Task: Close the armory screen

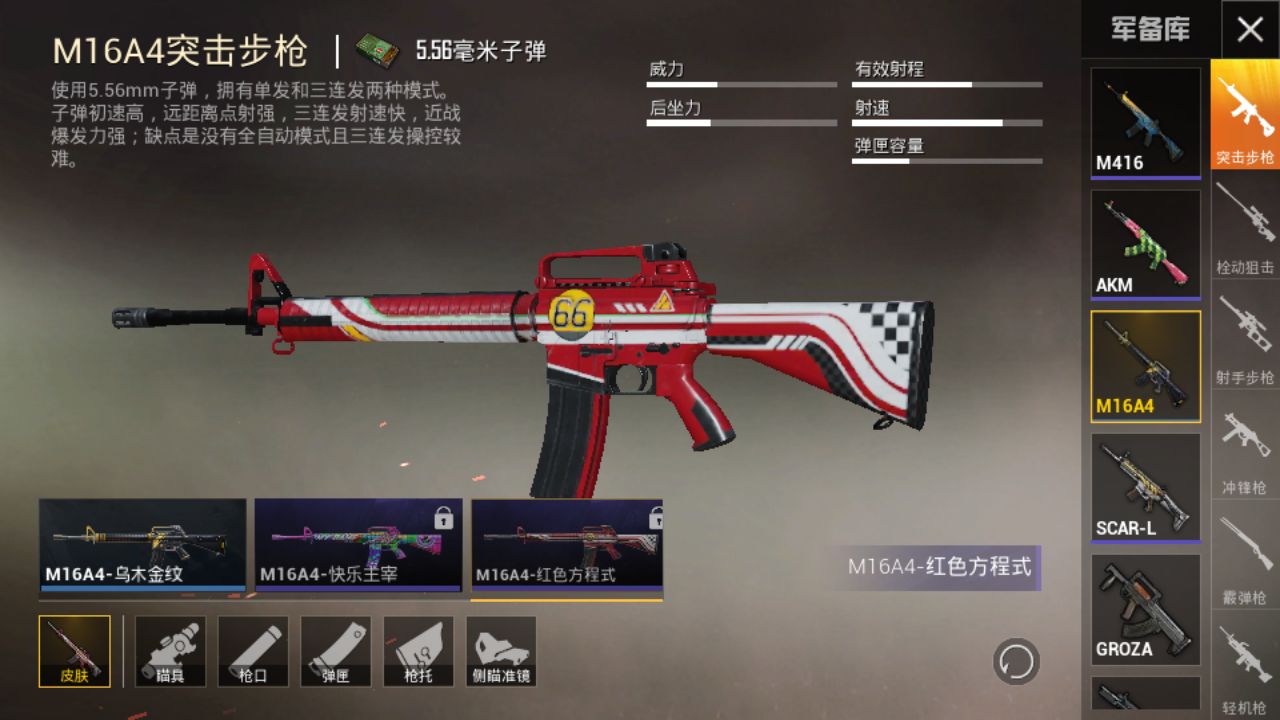Action: point(1250,29)
